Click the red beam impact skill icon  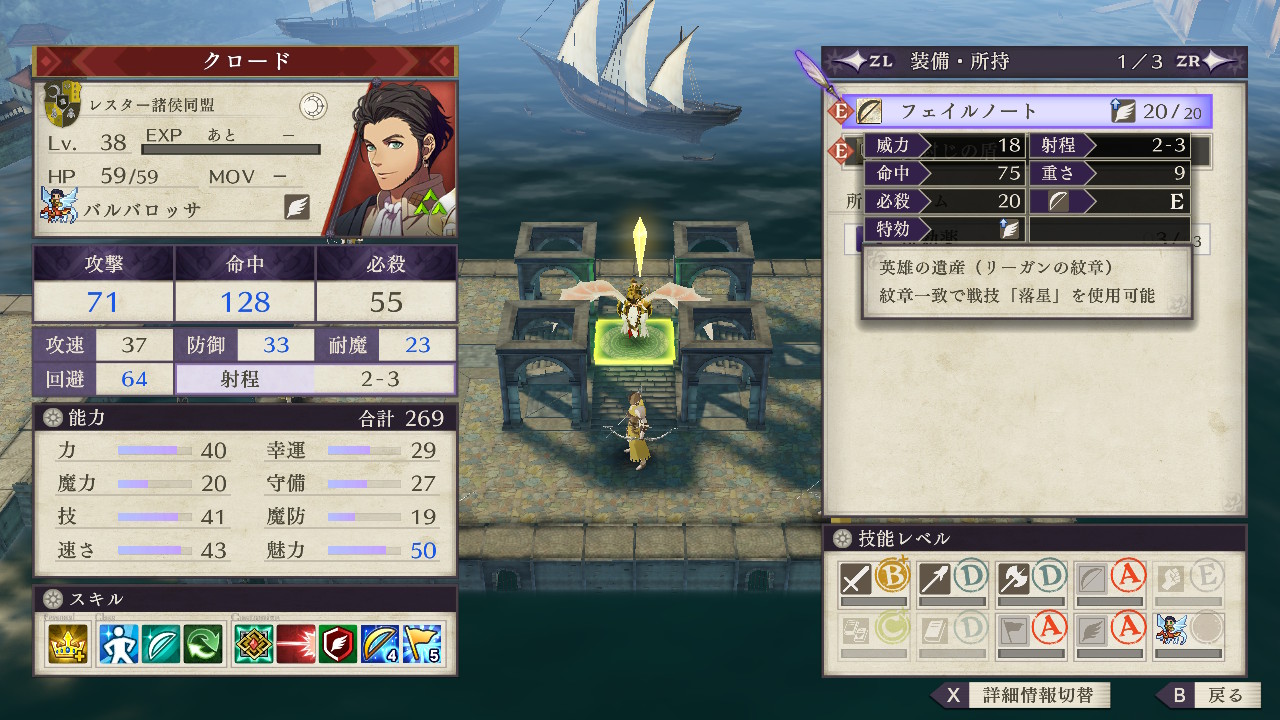click(296, 644)
